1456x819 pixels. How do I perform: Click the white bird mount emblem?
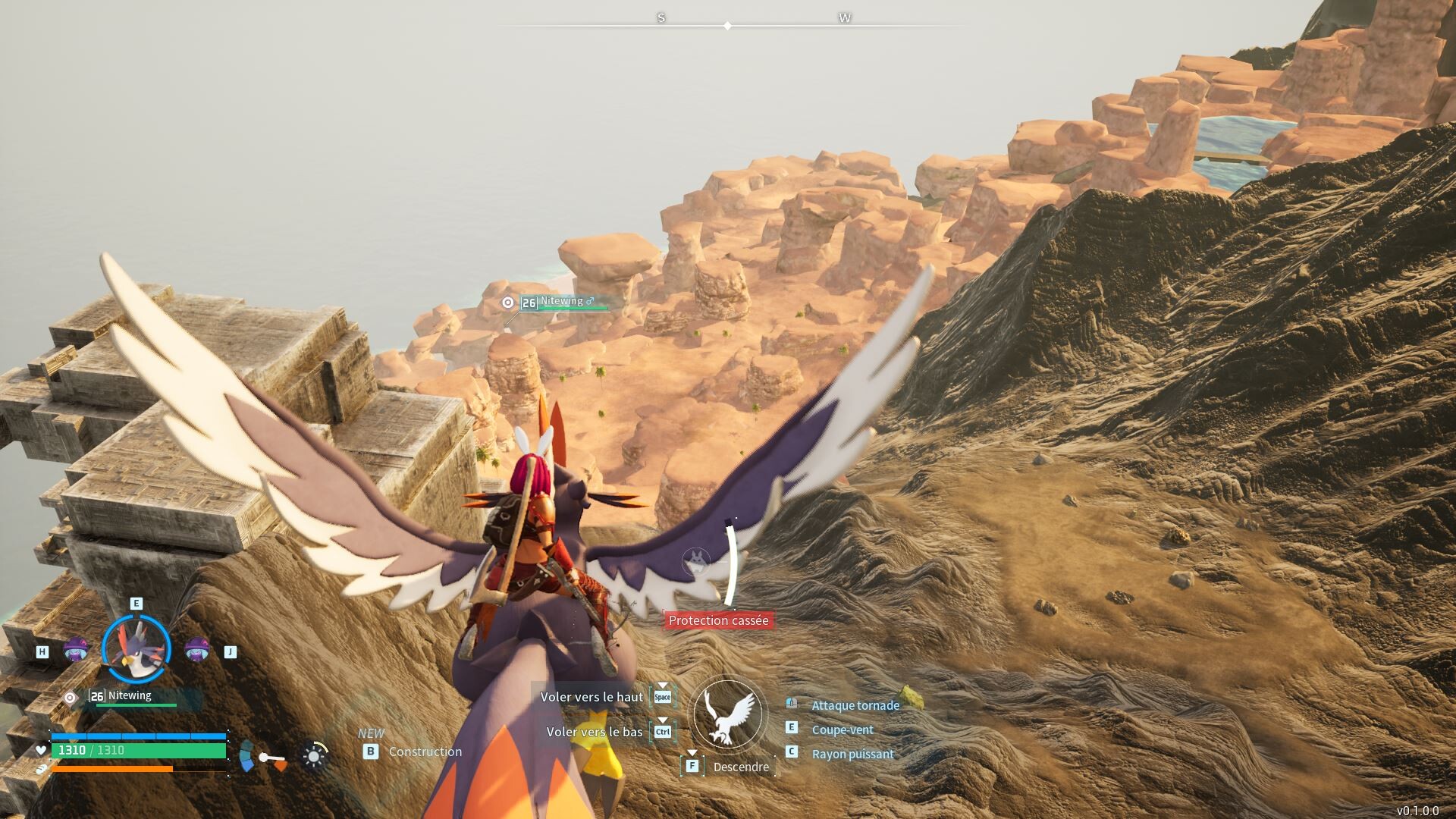coord(728,714)
